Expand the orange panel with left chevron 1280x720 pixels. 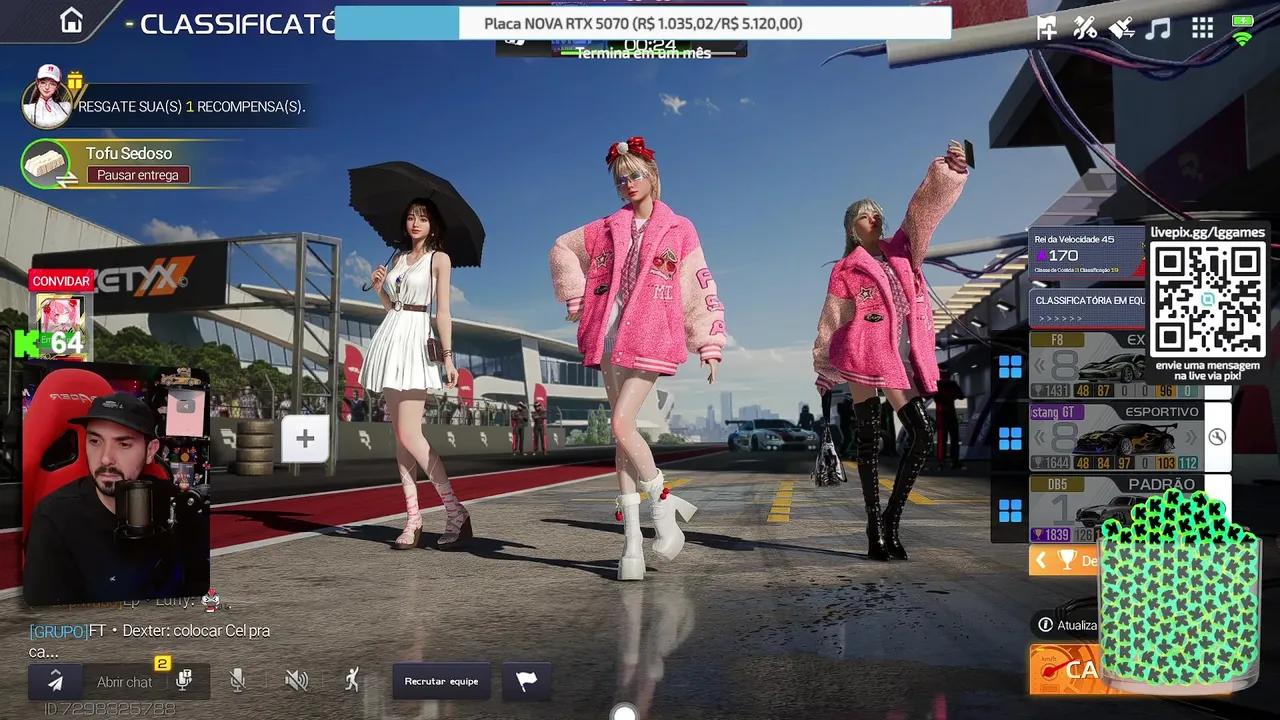pos(1041,560)
